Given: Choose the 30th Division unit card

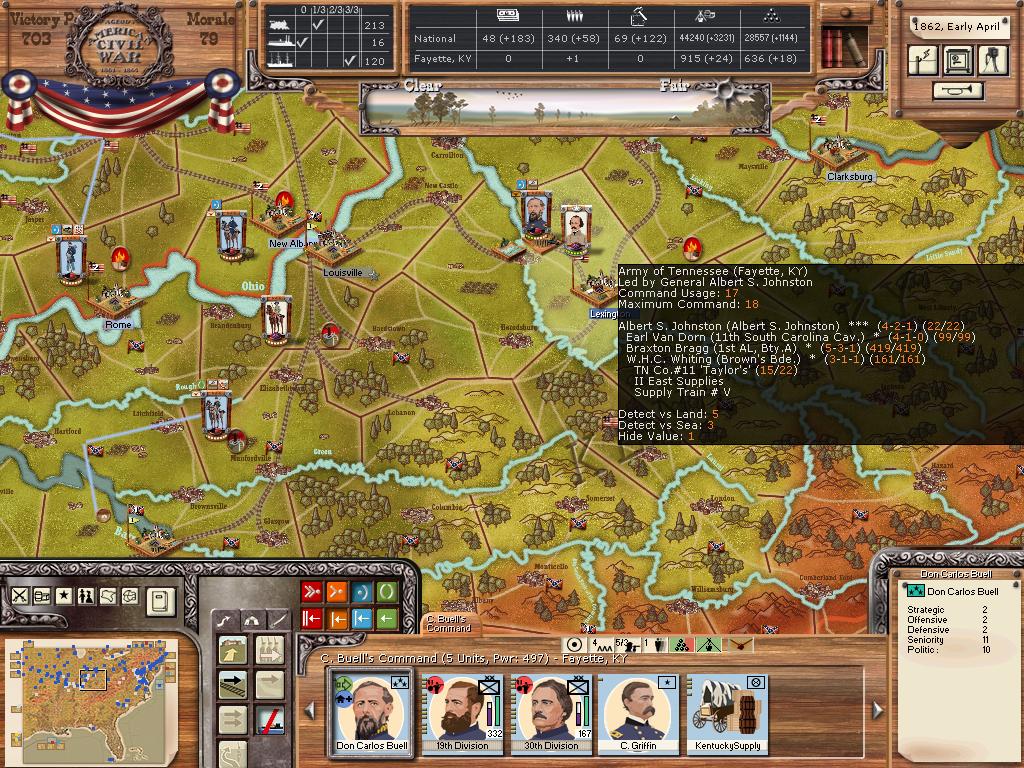Looking at the screenshot, I should (550, 714).
